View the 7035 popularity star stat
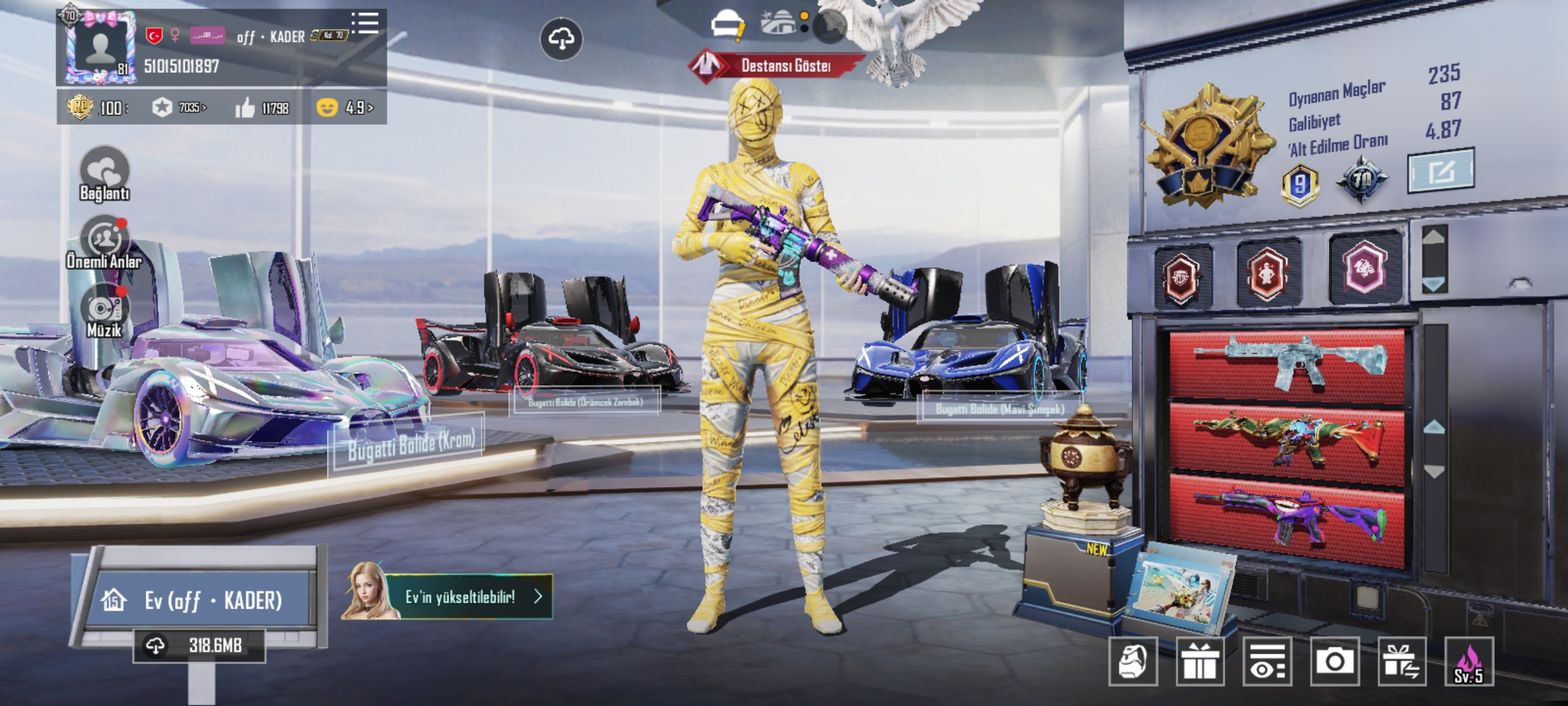This screenshot has height=706, width=1568. tap(179, 107)
